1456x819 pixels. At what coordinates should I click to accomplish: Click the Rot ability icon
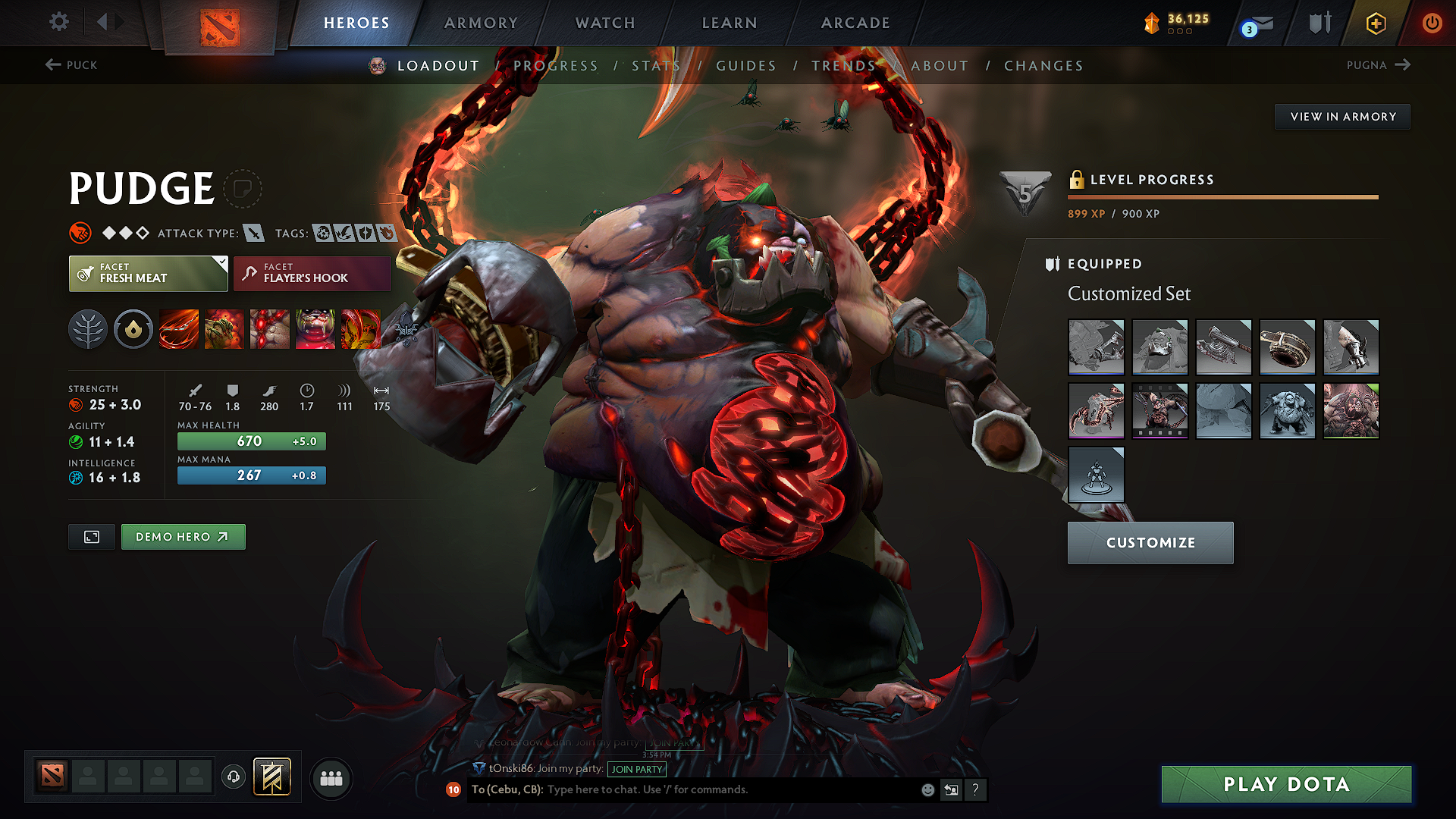point(224,329)
